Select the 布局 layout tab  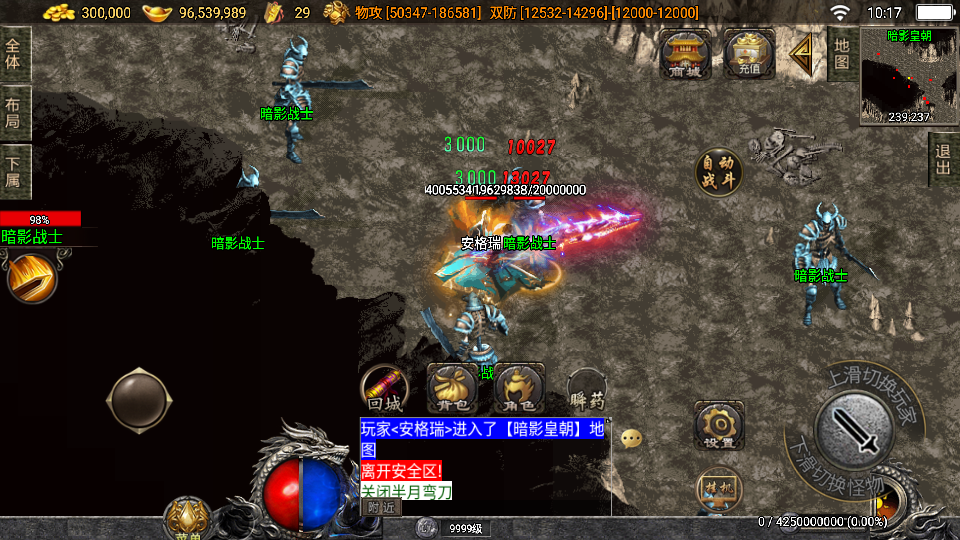14,114
